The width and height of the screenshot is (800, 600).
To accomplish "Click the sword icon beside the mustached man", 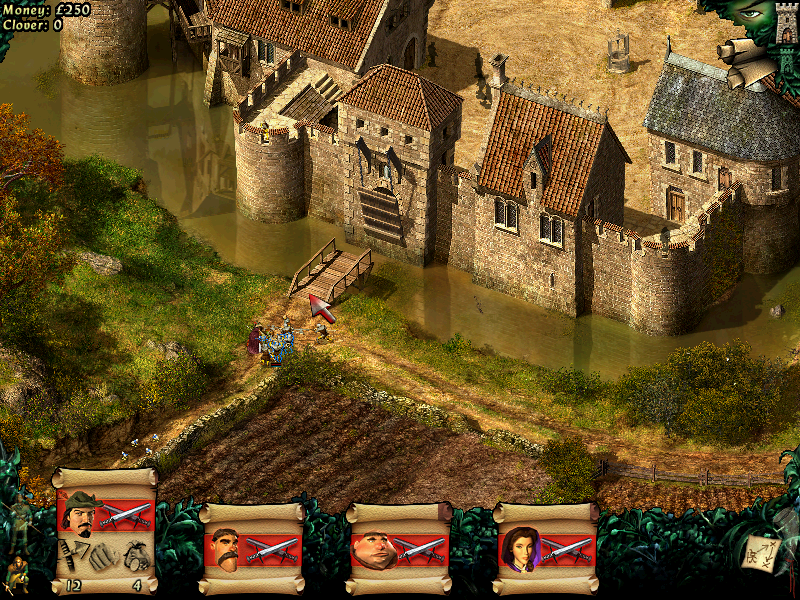I will coord(272,549).
